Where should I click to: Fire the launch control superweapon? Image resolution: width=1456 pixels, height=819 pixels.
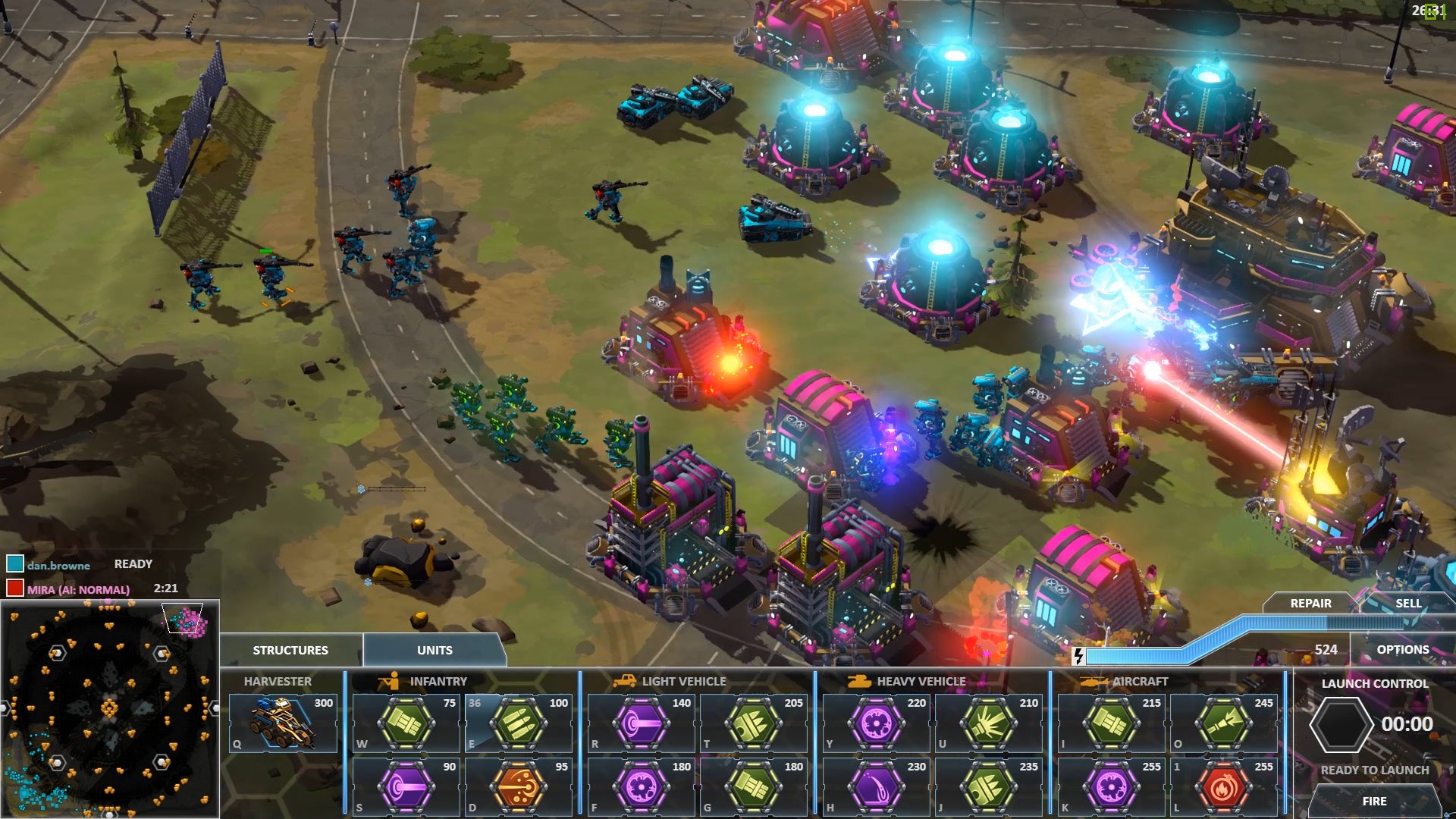click(1374, 801)
